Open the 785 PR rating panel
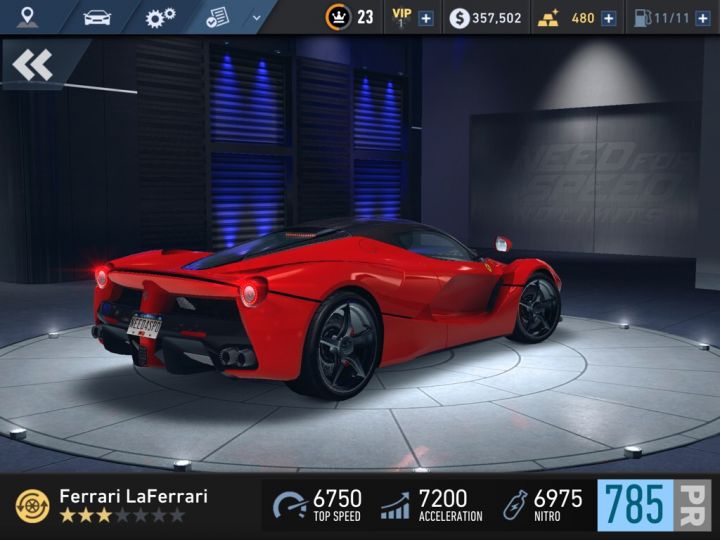The width and height of the screenshot is (720, 540). [x=653, y=505]
